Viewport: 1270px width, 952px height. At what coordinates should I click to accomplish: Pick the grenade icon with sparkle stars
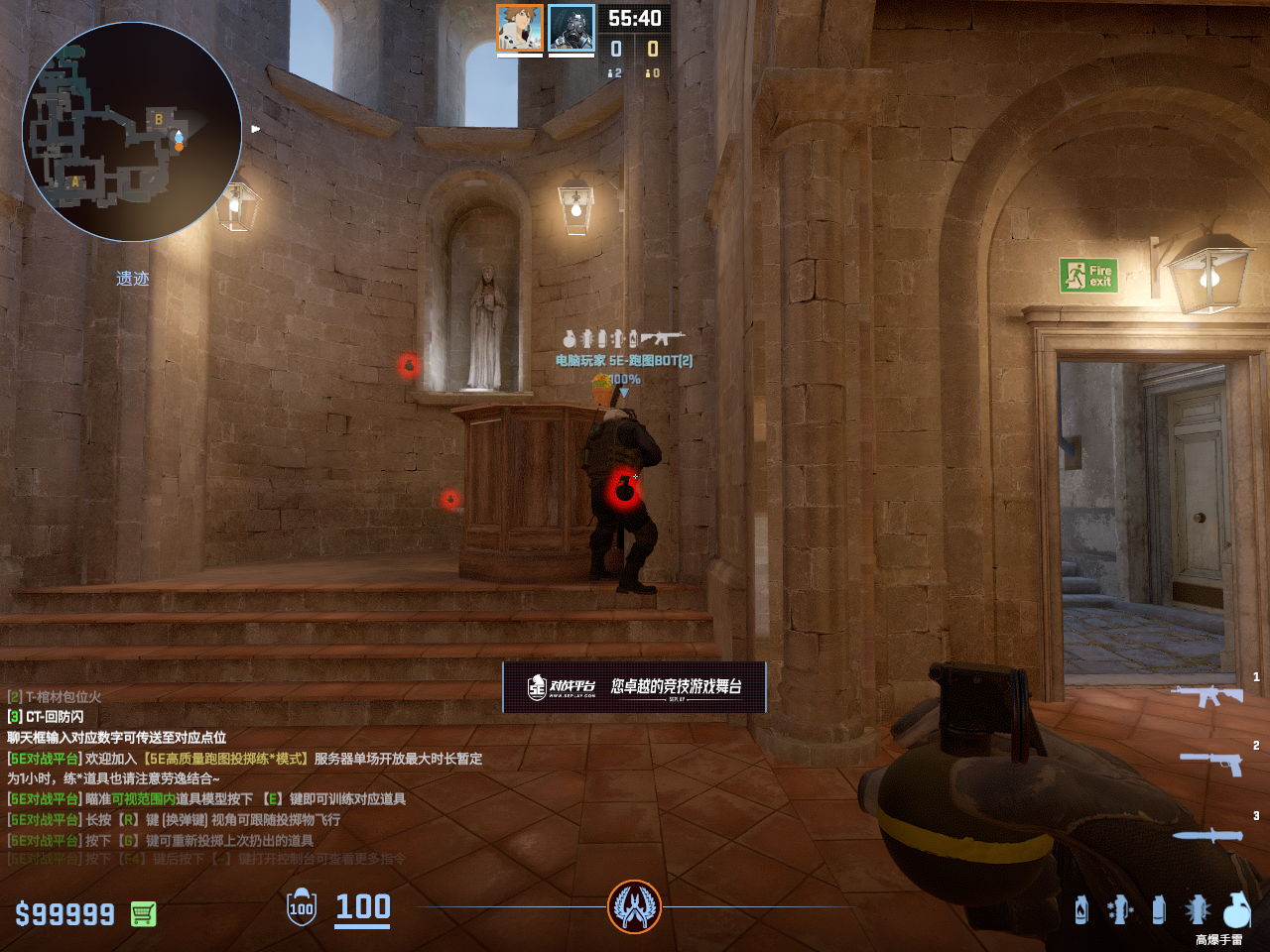click(1120, 909)
